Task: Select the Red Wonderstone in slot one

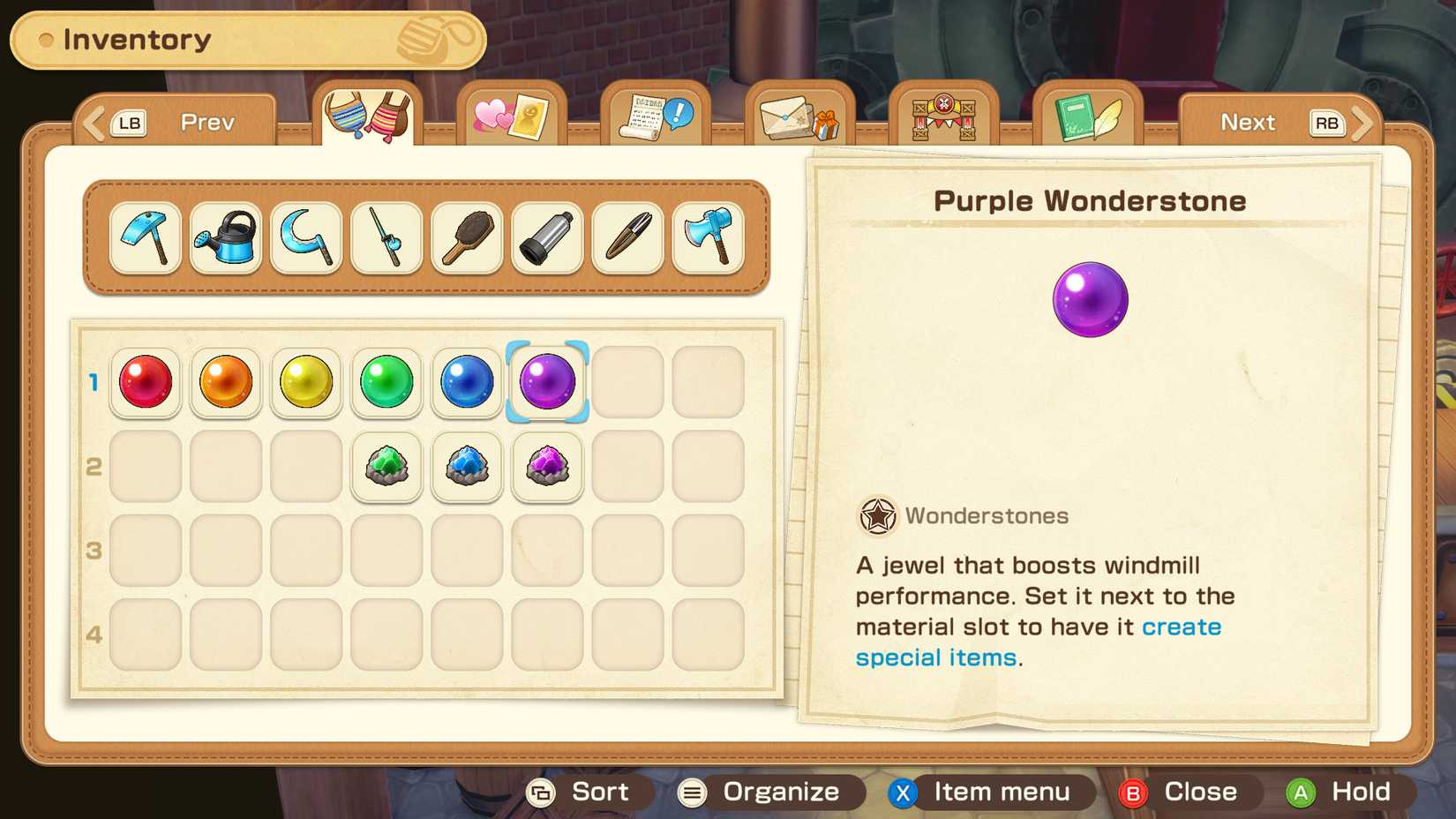Action: pos(145,382)
